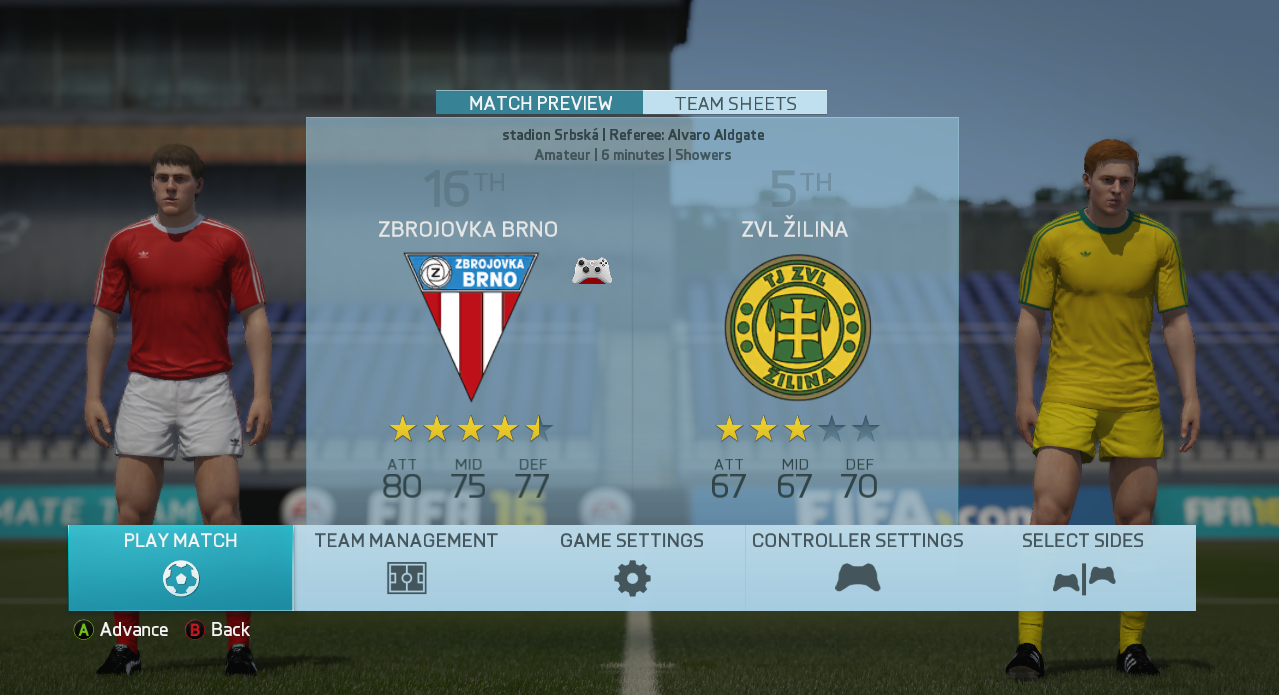
Task: Open Team Management
Action: pyautogui.click(x=406, y=567)
